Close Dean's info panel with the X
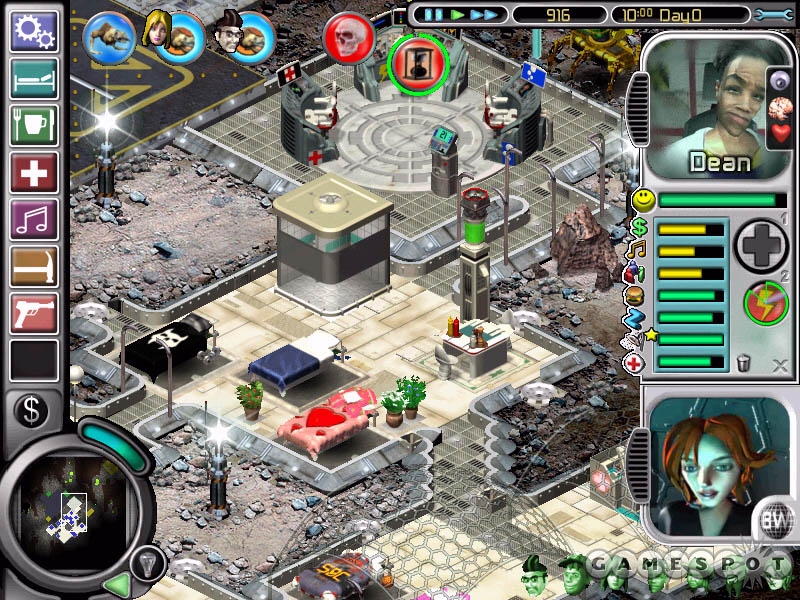 coord(780,365)
